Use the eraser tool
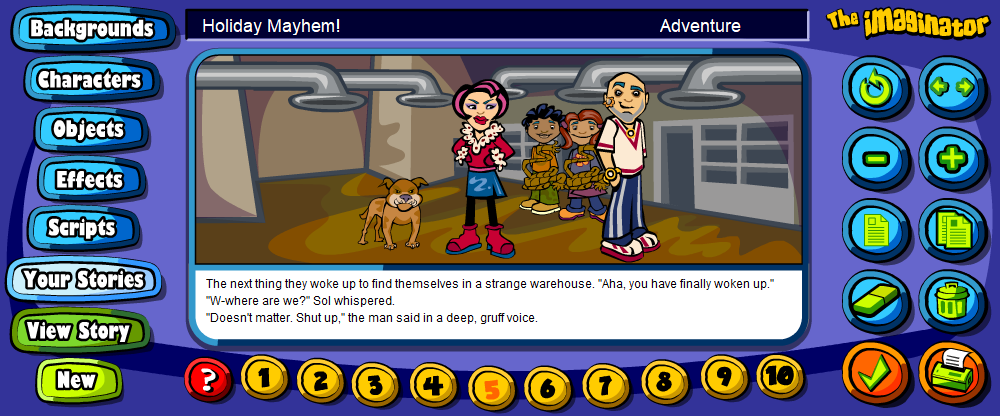1000x416 pixels. pyautogui.click(x=874, y=296)
